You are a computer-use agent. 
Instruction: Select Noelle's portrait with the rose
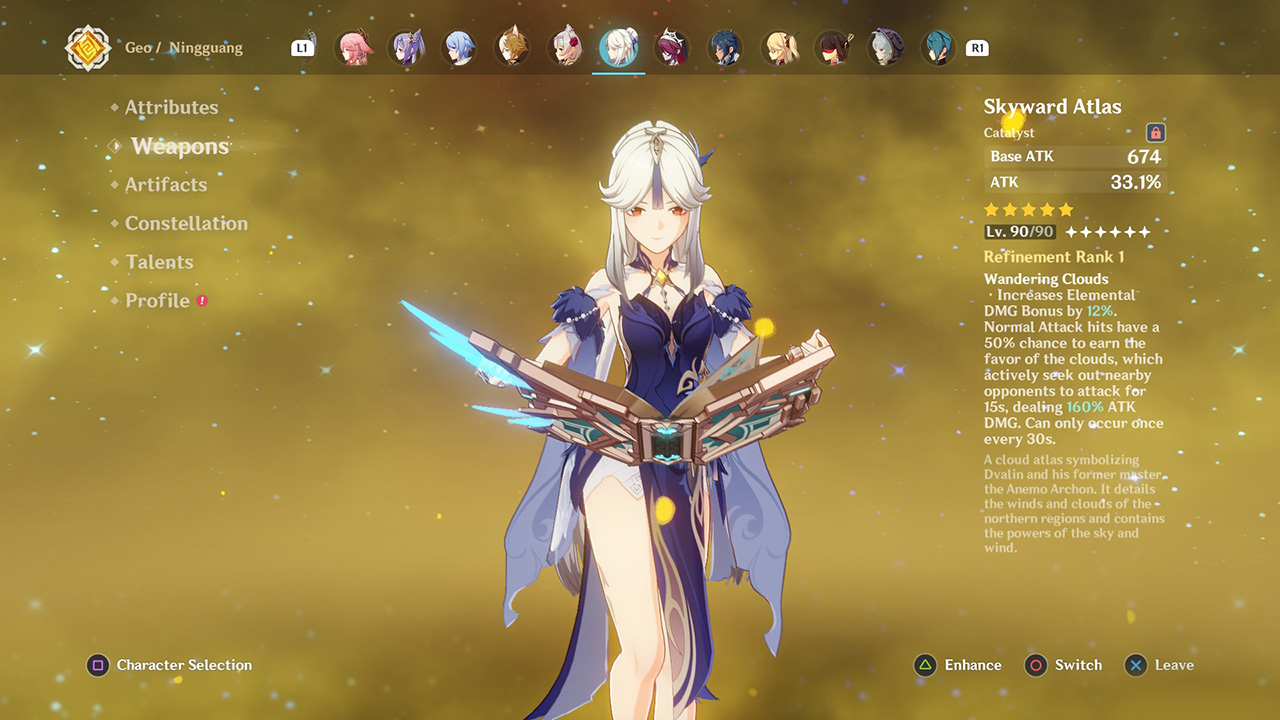(565, 47)
